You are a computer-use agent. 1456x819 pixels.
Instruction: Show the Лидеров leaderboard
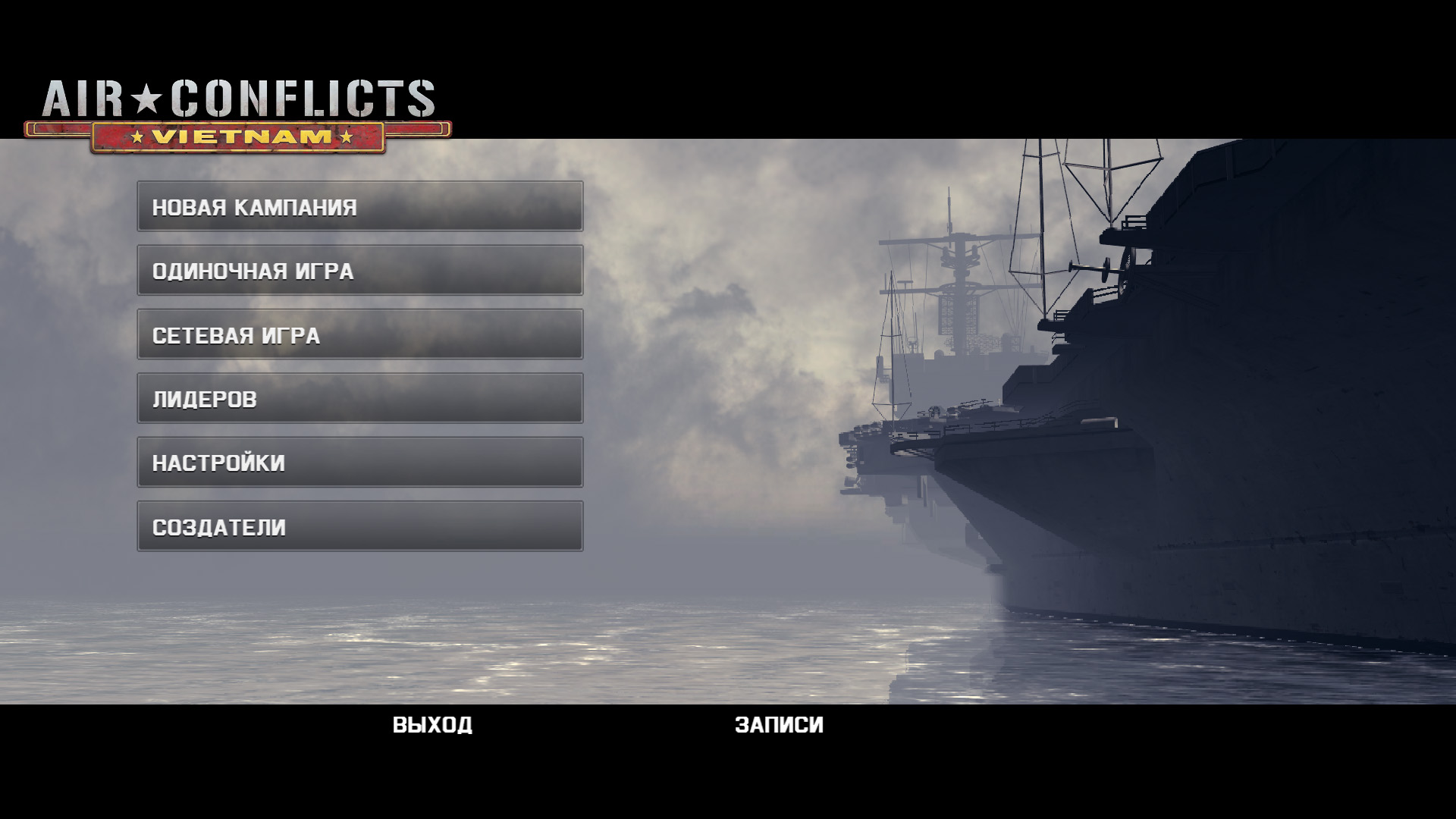(359, 398)
